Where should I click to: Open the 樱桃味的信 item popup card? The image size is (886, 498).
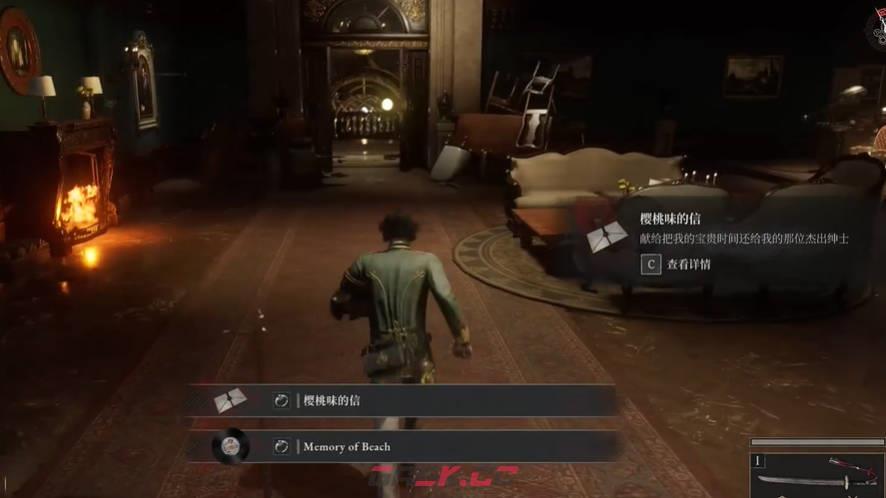(722, 240)
